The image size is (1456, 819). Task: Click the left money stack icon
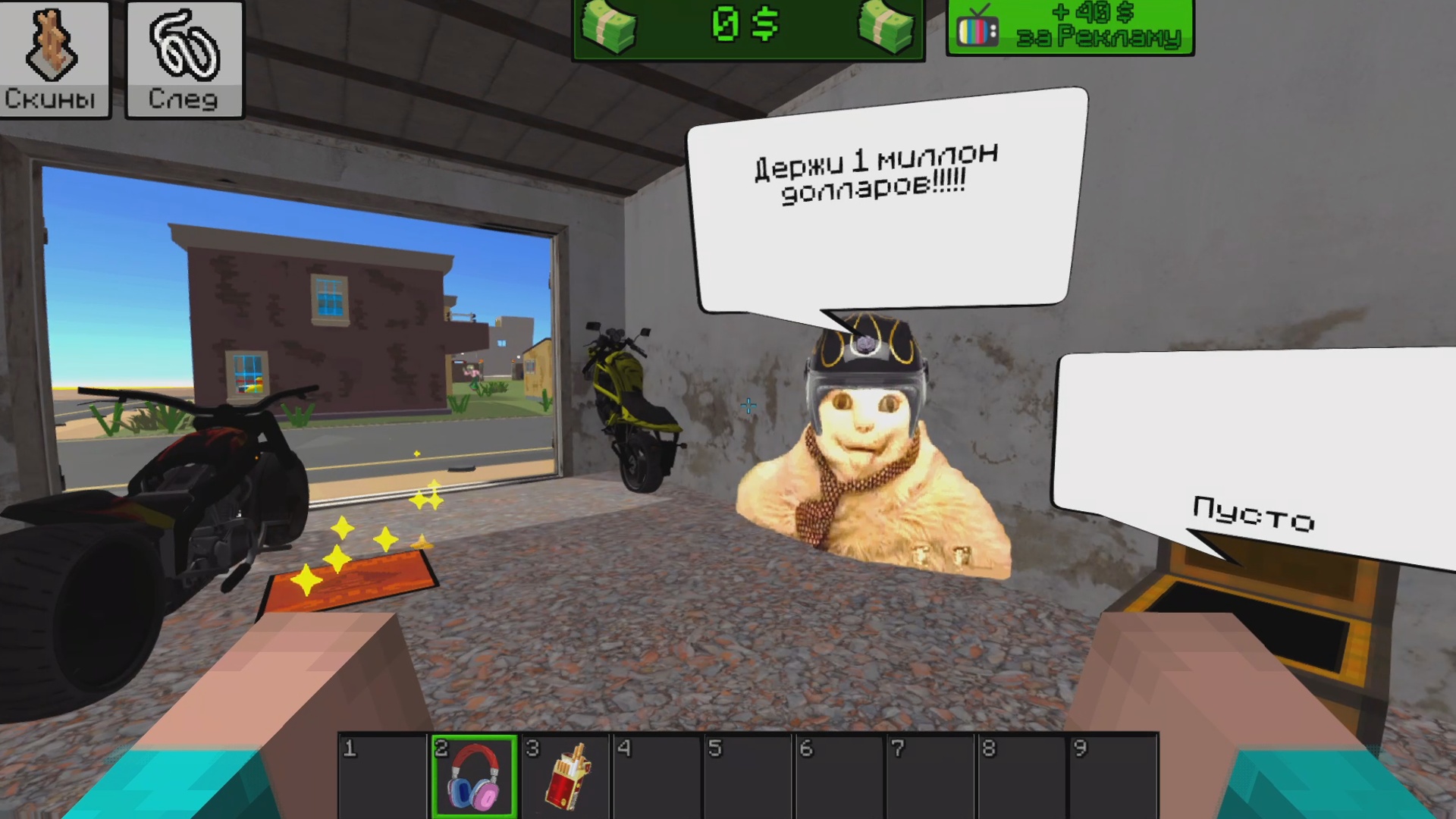611,27
